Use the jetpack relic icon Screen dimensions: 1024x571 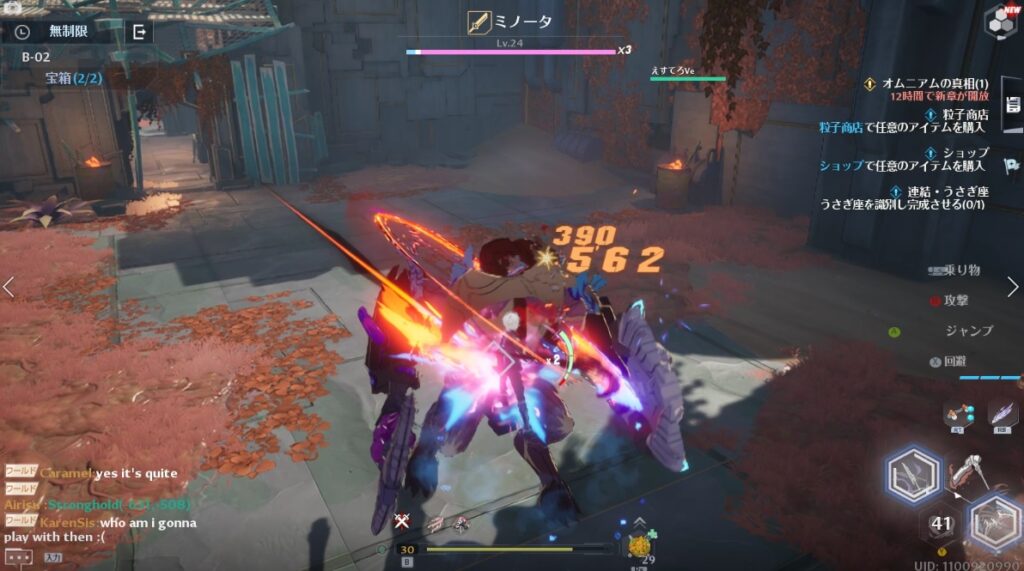(957, 414)
